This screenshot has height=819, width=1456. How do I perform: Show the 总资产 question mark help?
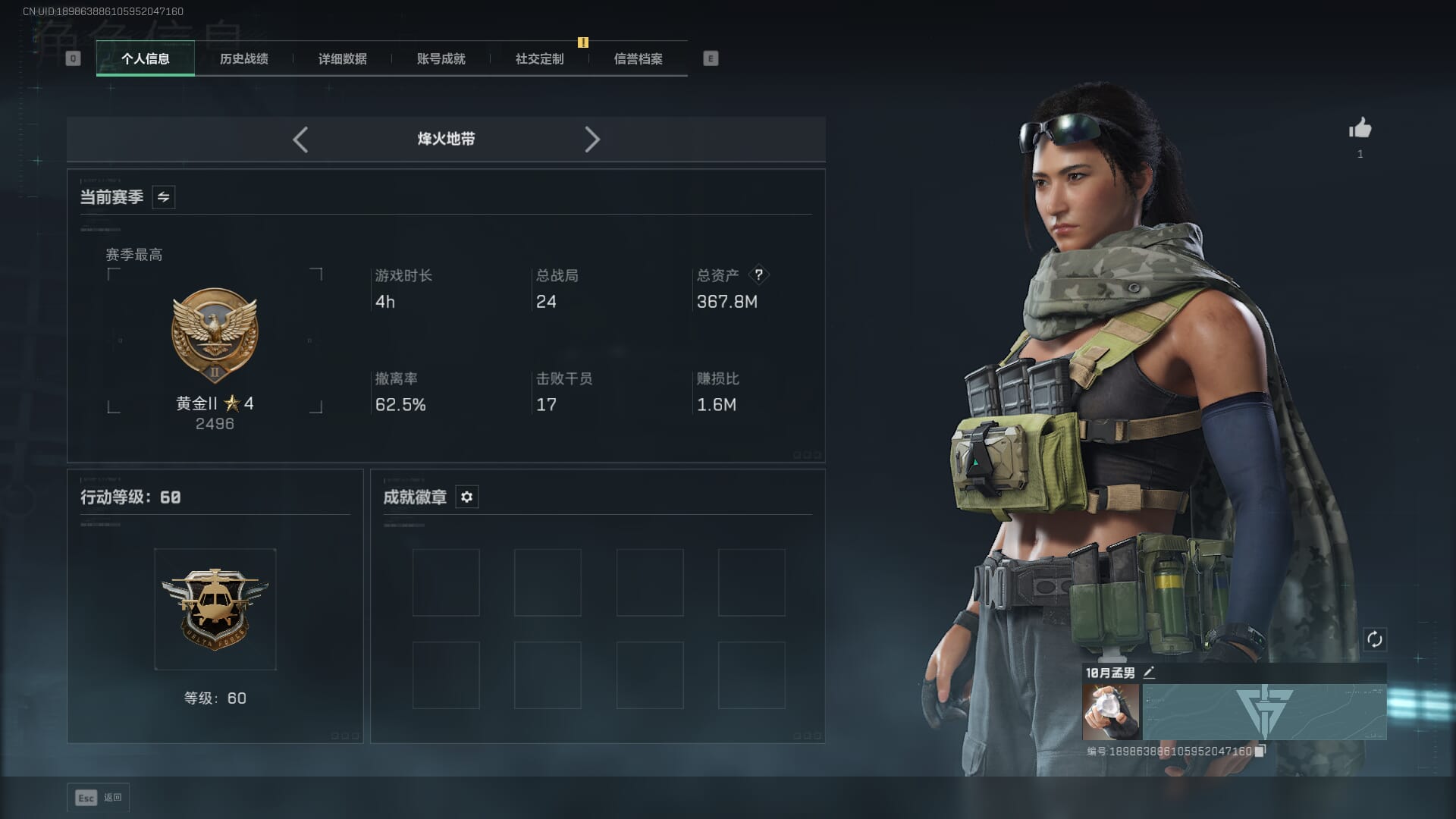click(758, 275)
